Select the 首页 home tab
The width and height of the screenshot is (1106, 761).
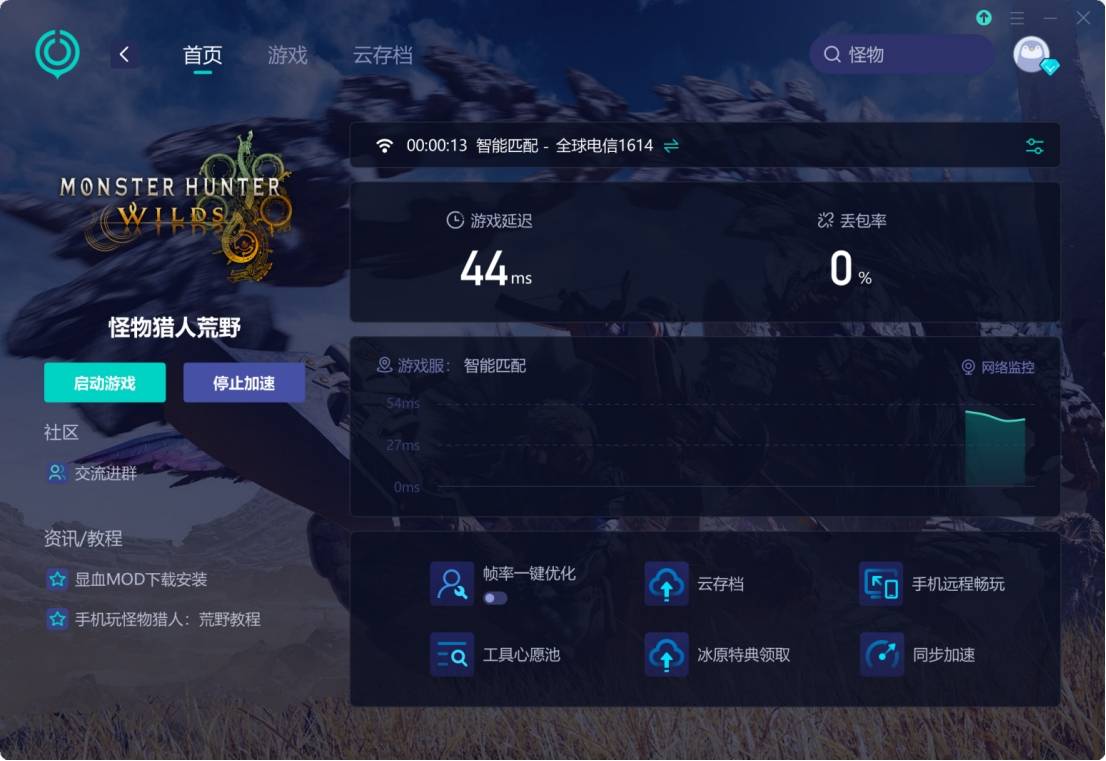pyautogui.click(x=202, y=55)
